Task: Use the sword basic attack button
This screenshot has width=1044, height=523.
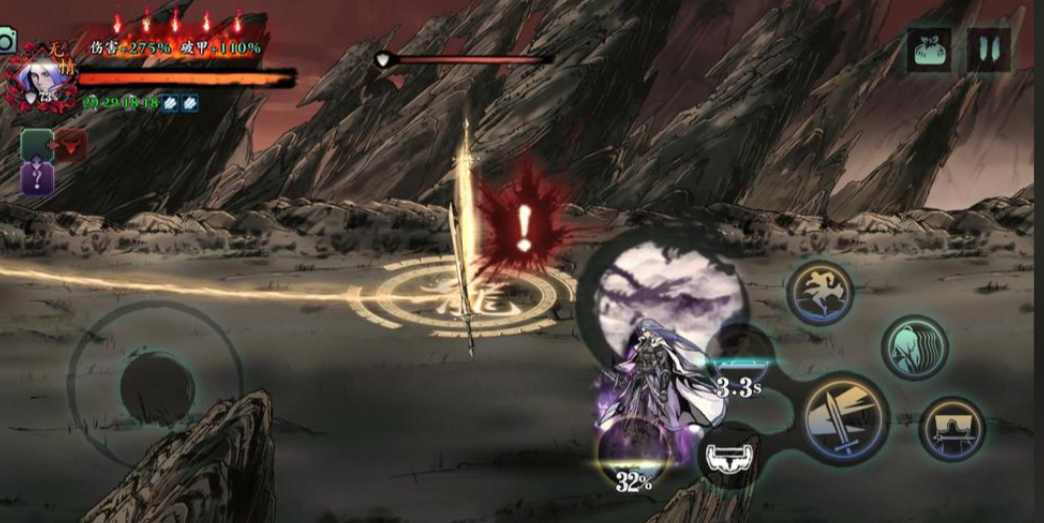Action: click(x=845, y=418)
